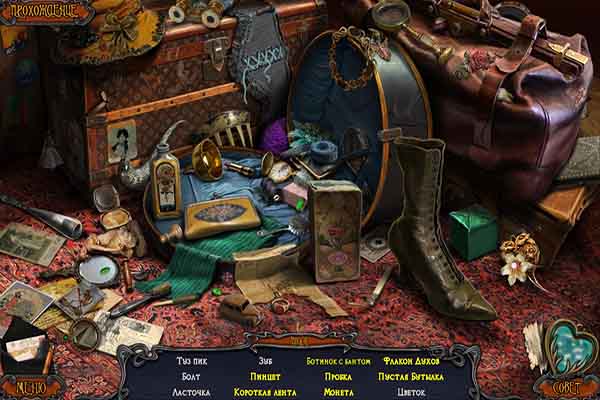This screenshot has width=600, height=400.
Task: Select 'Цветок' in the item list
Action: click(x=413, y=392)
